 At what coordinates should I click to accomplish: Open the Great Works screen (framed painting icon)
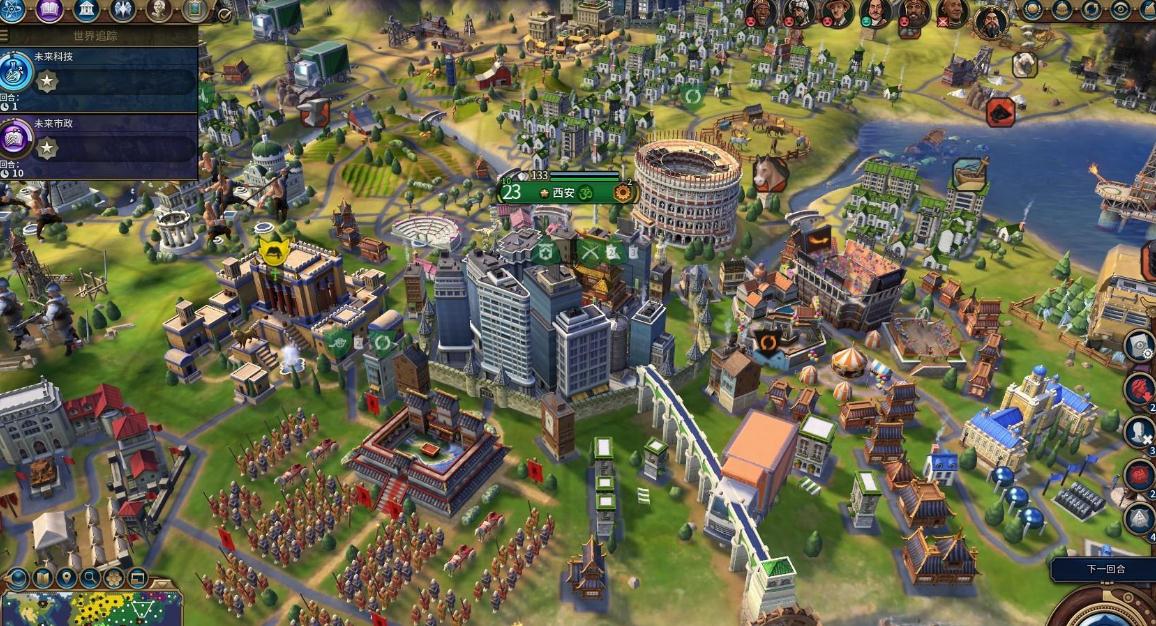(195, 10)
